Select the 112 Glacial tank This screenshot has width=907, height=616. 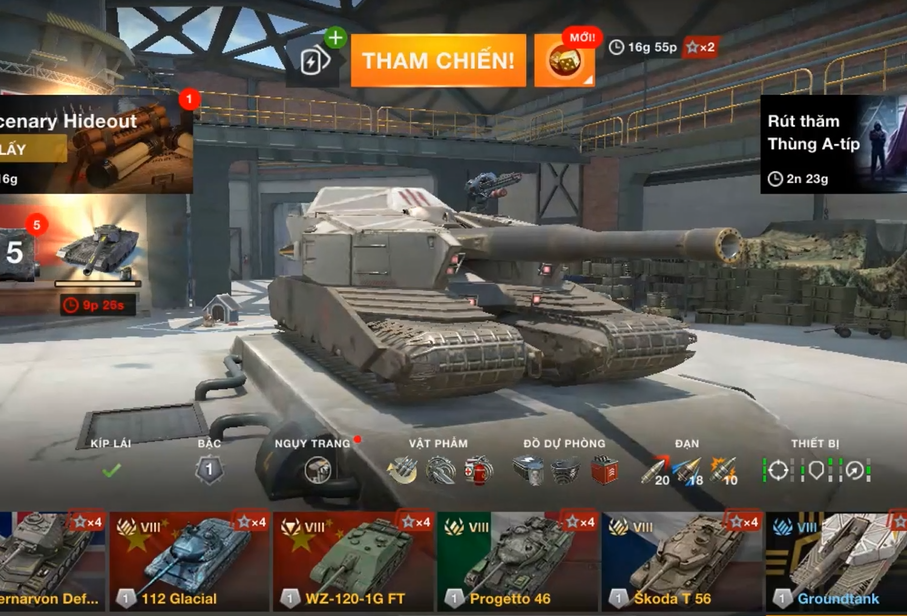(x=189, y=562)
